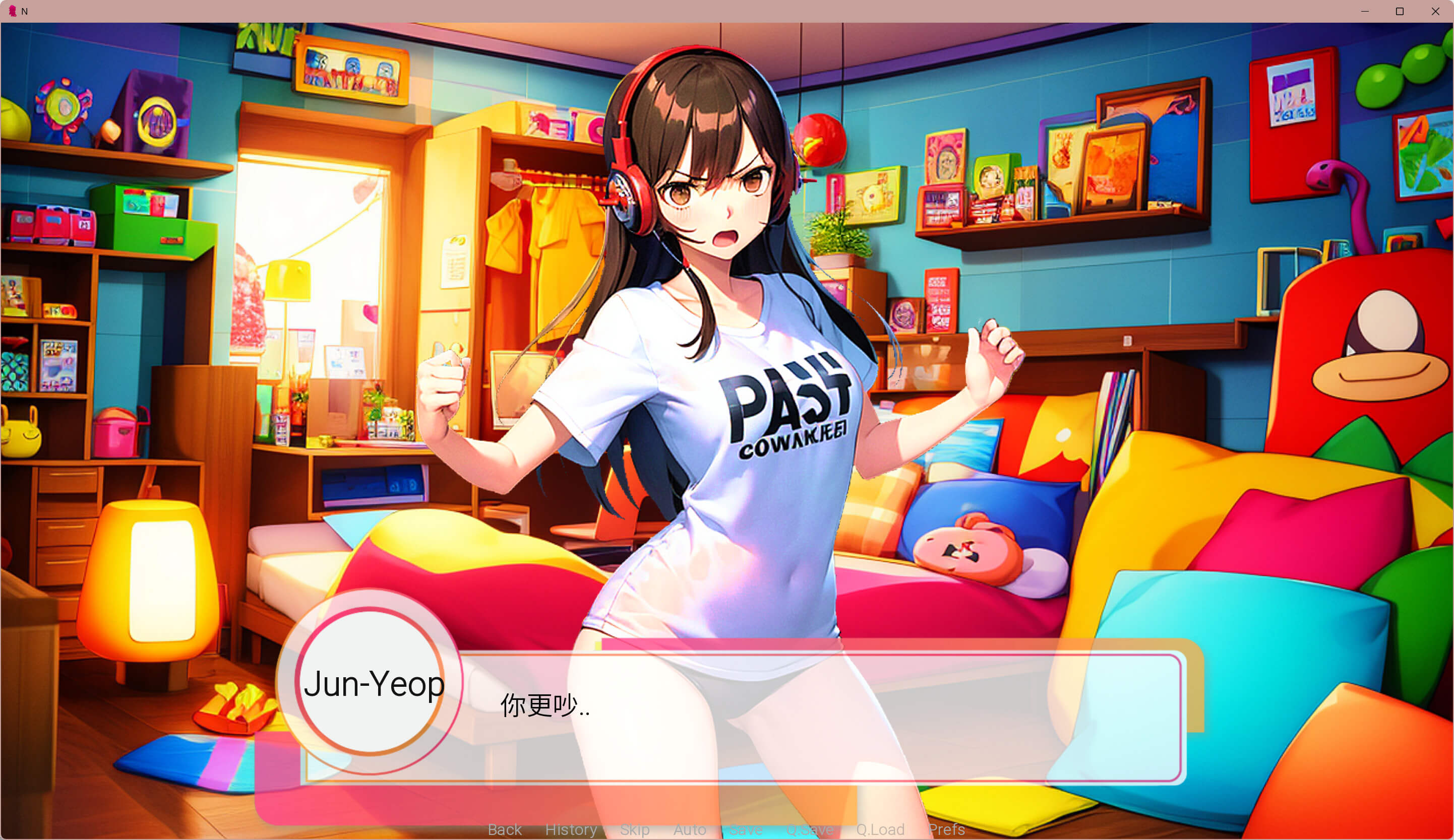Activate the Skip option

point(634,829)
